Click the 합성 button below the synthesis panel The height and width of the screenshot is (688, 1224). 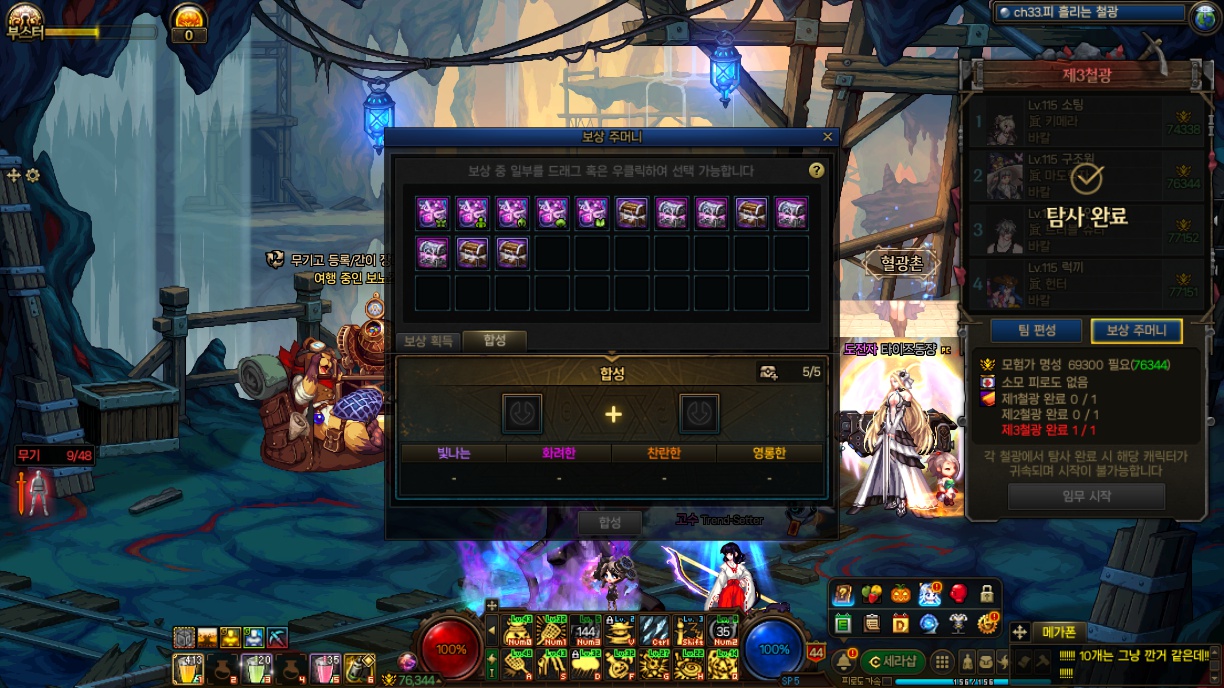coord(610,522)
